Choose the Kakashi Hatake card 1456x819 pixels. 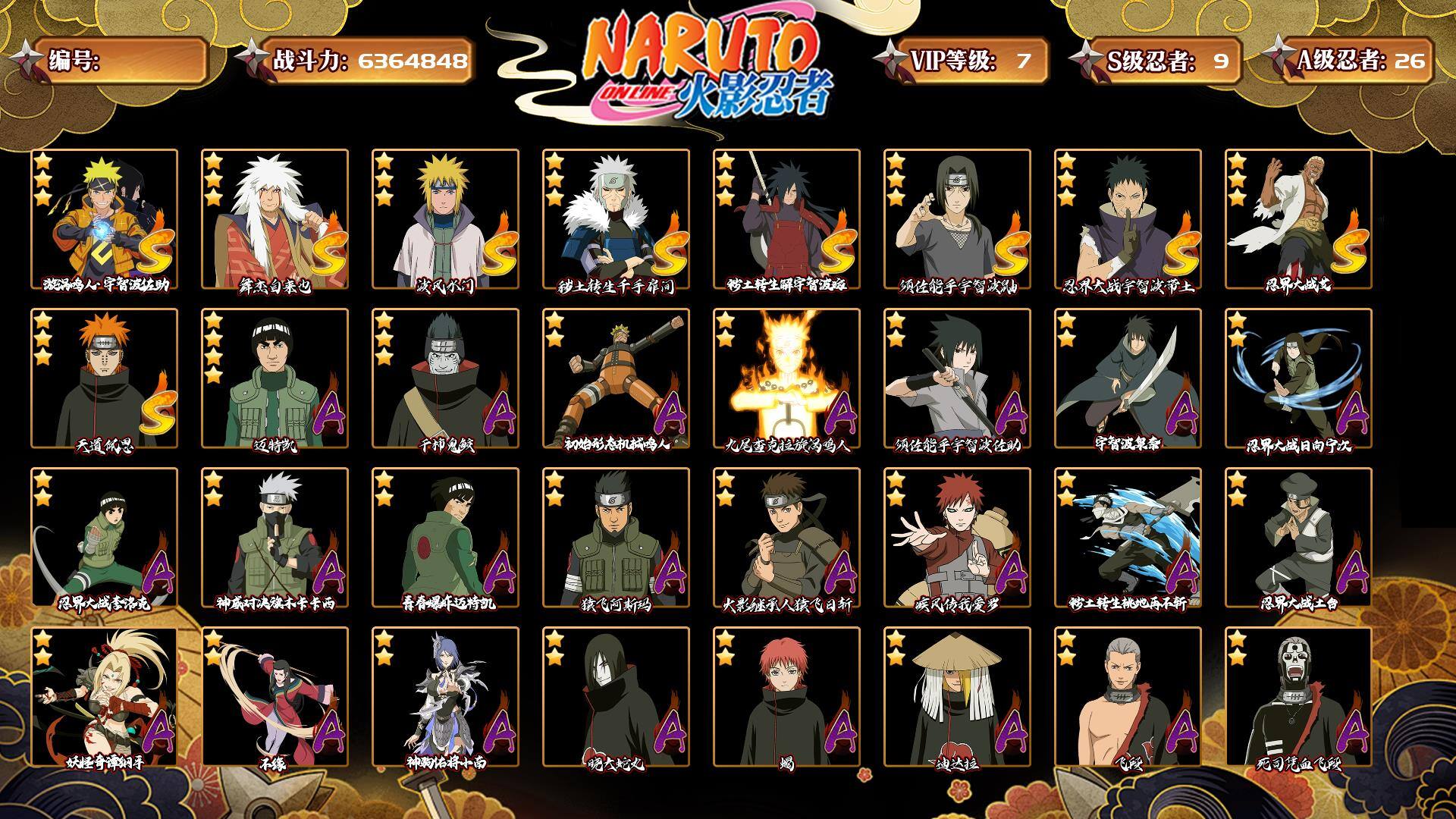coord(275,538)
